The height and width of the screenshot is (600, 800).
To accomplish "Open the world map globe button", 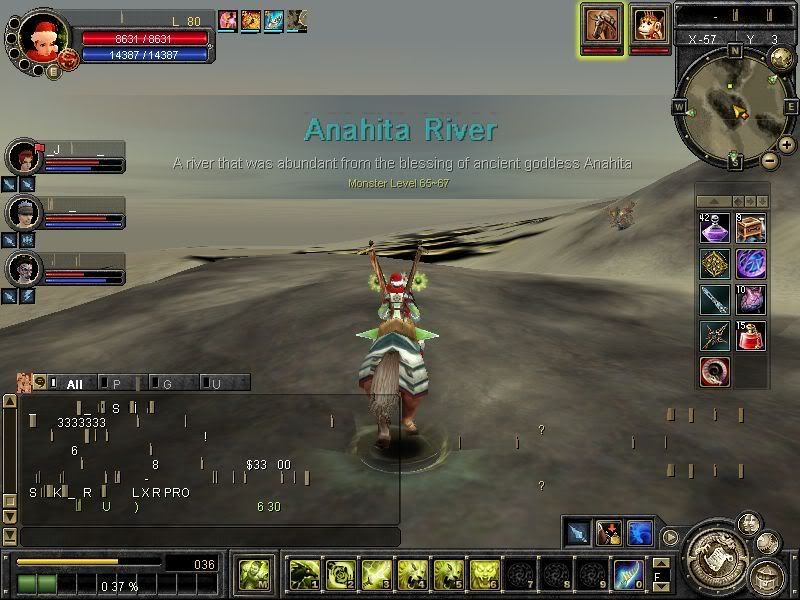I will point(781,59).
